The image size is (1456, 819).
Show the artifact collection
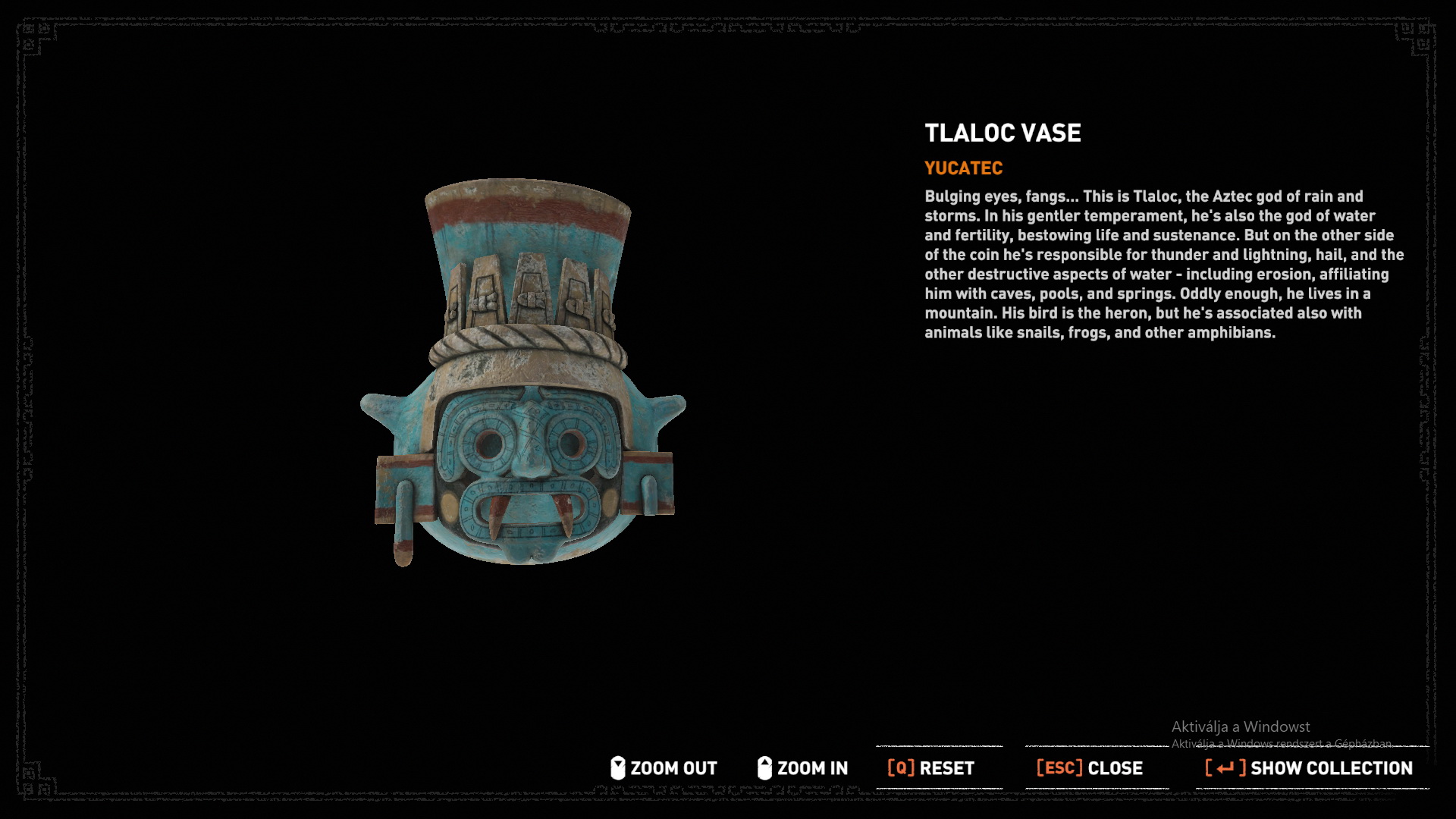[1309, 768]
